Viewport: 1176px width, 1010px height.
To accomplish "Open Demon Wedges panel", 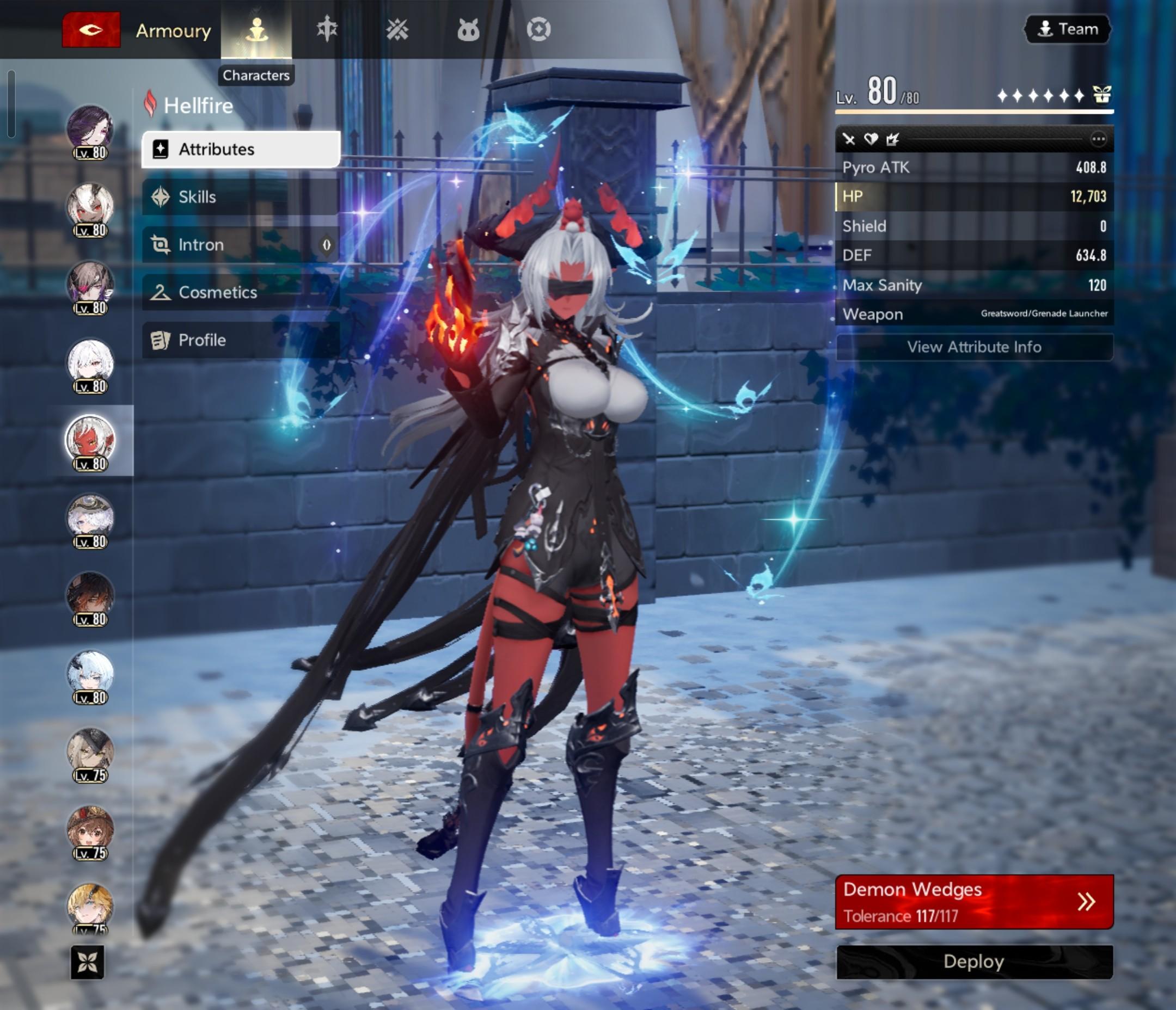I will (974, 902).
